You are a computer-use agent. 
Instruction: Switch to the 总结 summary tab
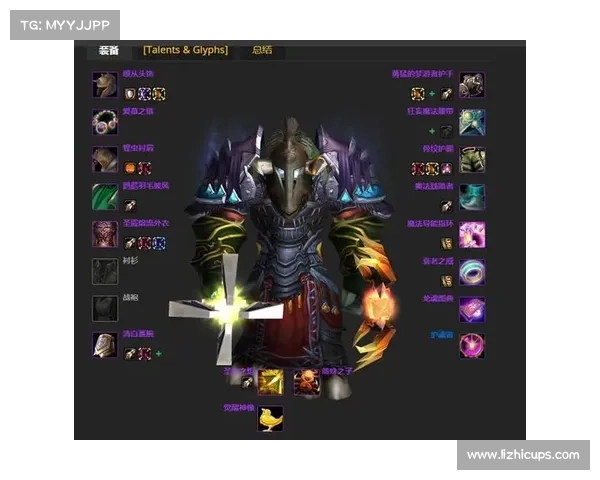262,50
